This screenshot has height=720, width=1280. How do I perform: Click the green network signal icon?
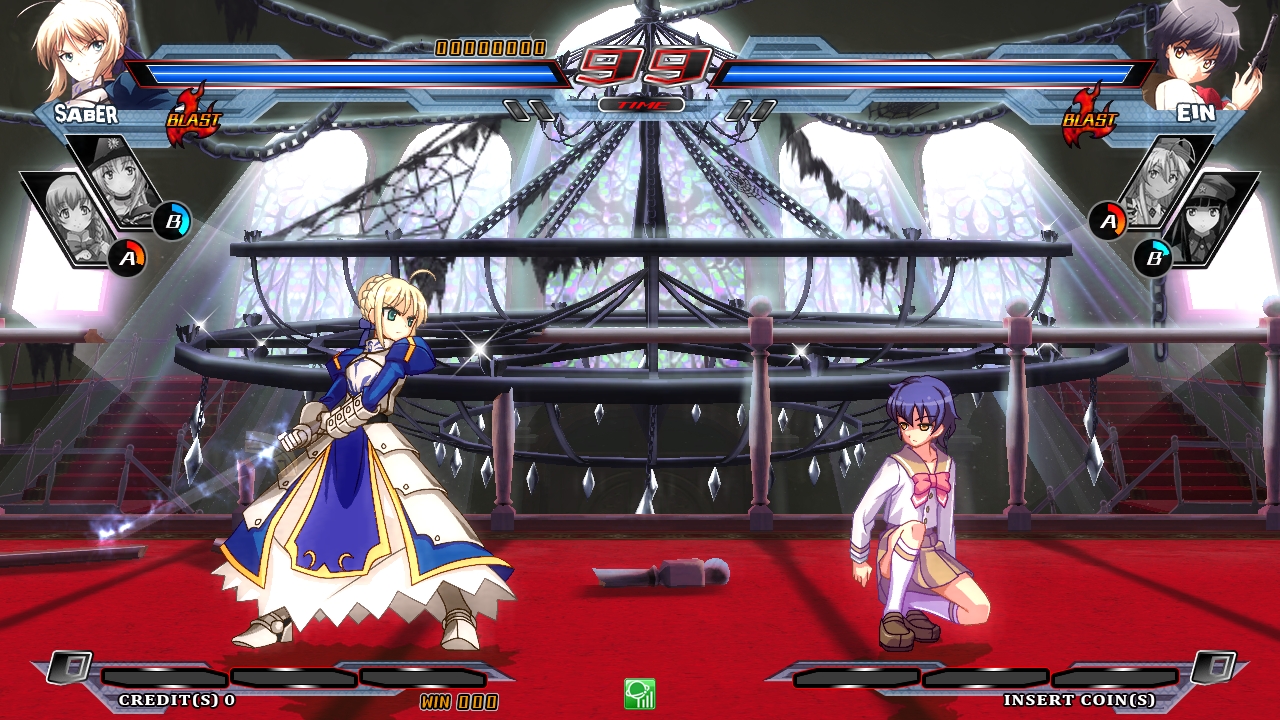point(639,693)
